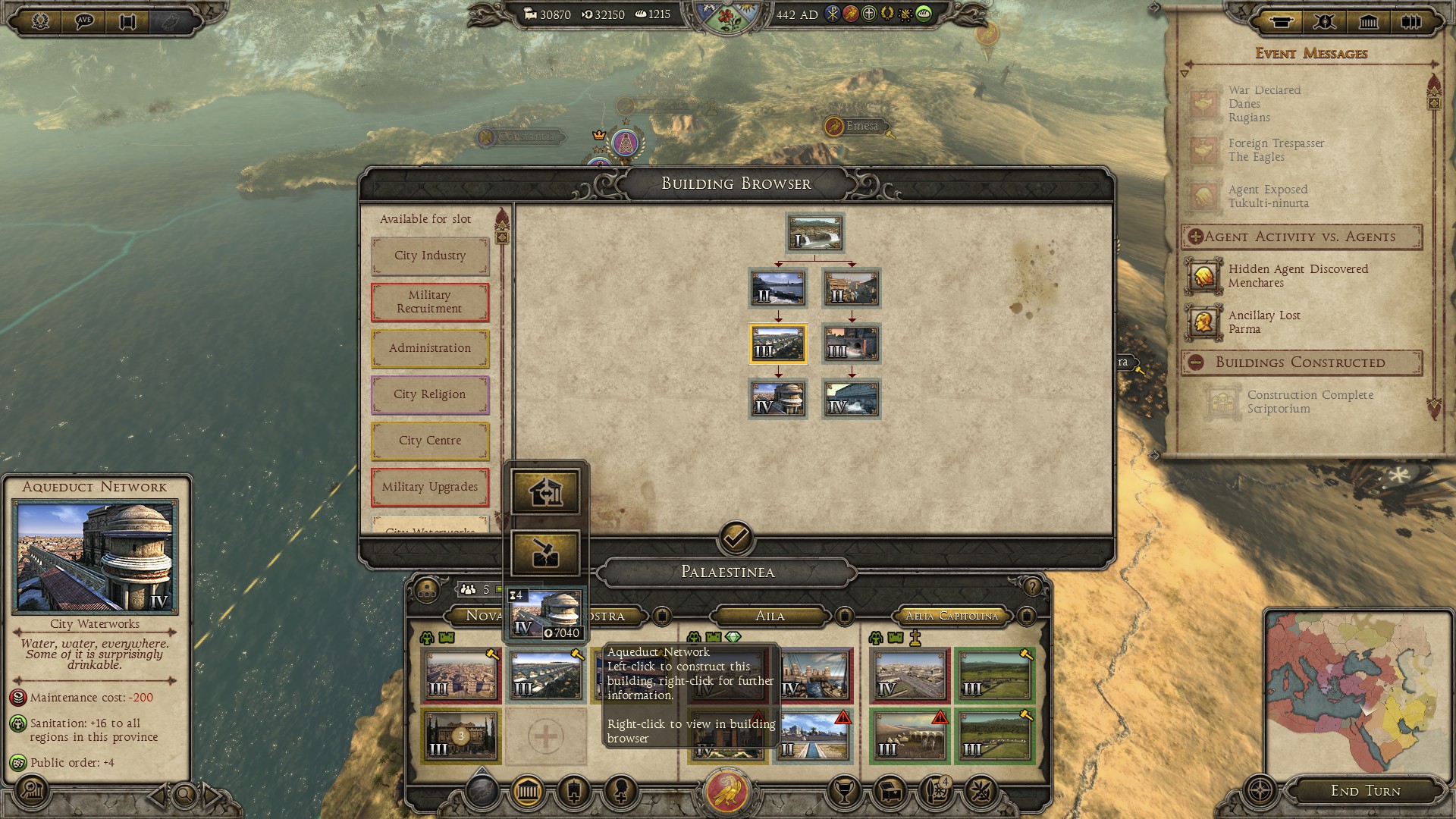Select the City Religion category

(430, 394)
